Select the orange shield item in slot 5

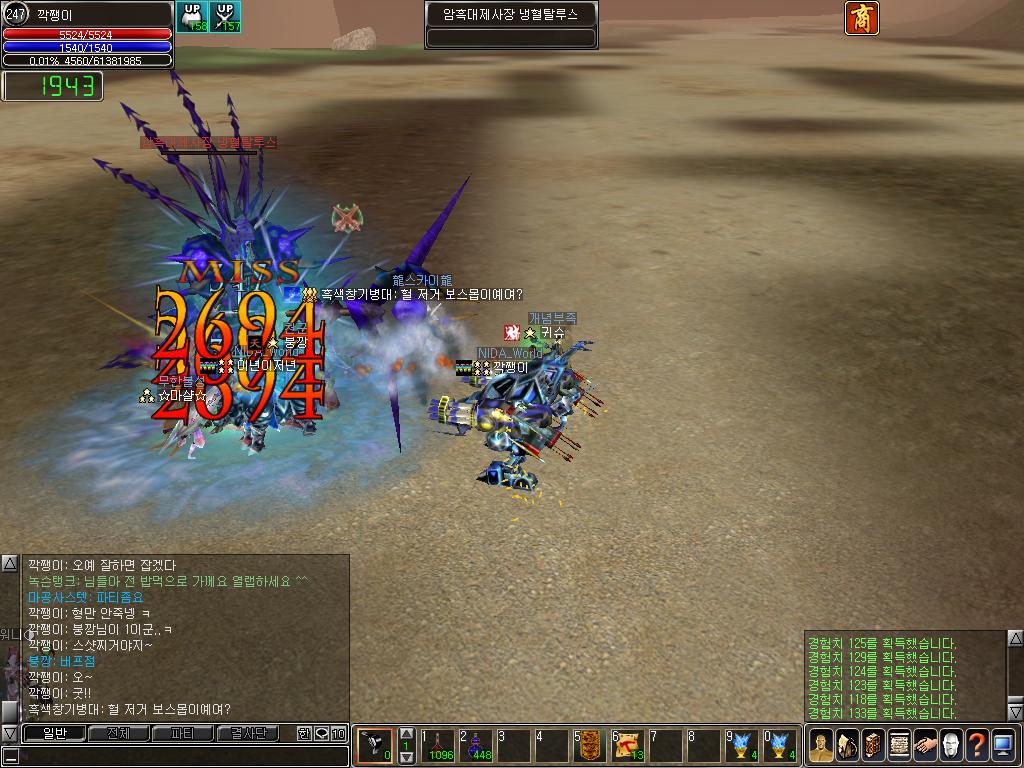click(x=591, y=745)
